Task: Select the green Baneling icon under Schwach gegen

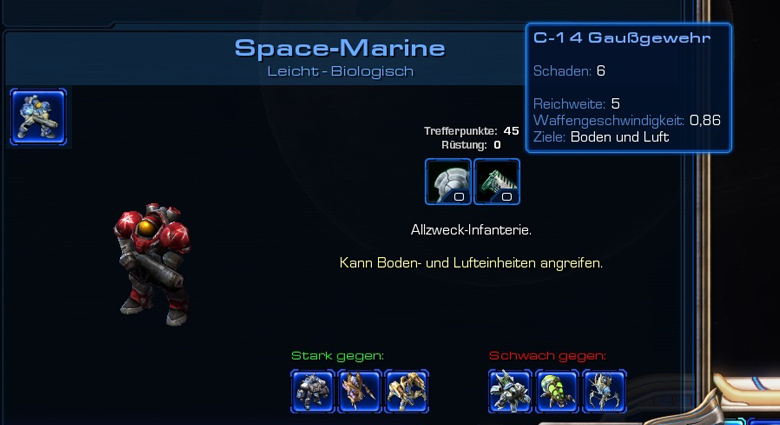Action: (x=557, y=391)
